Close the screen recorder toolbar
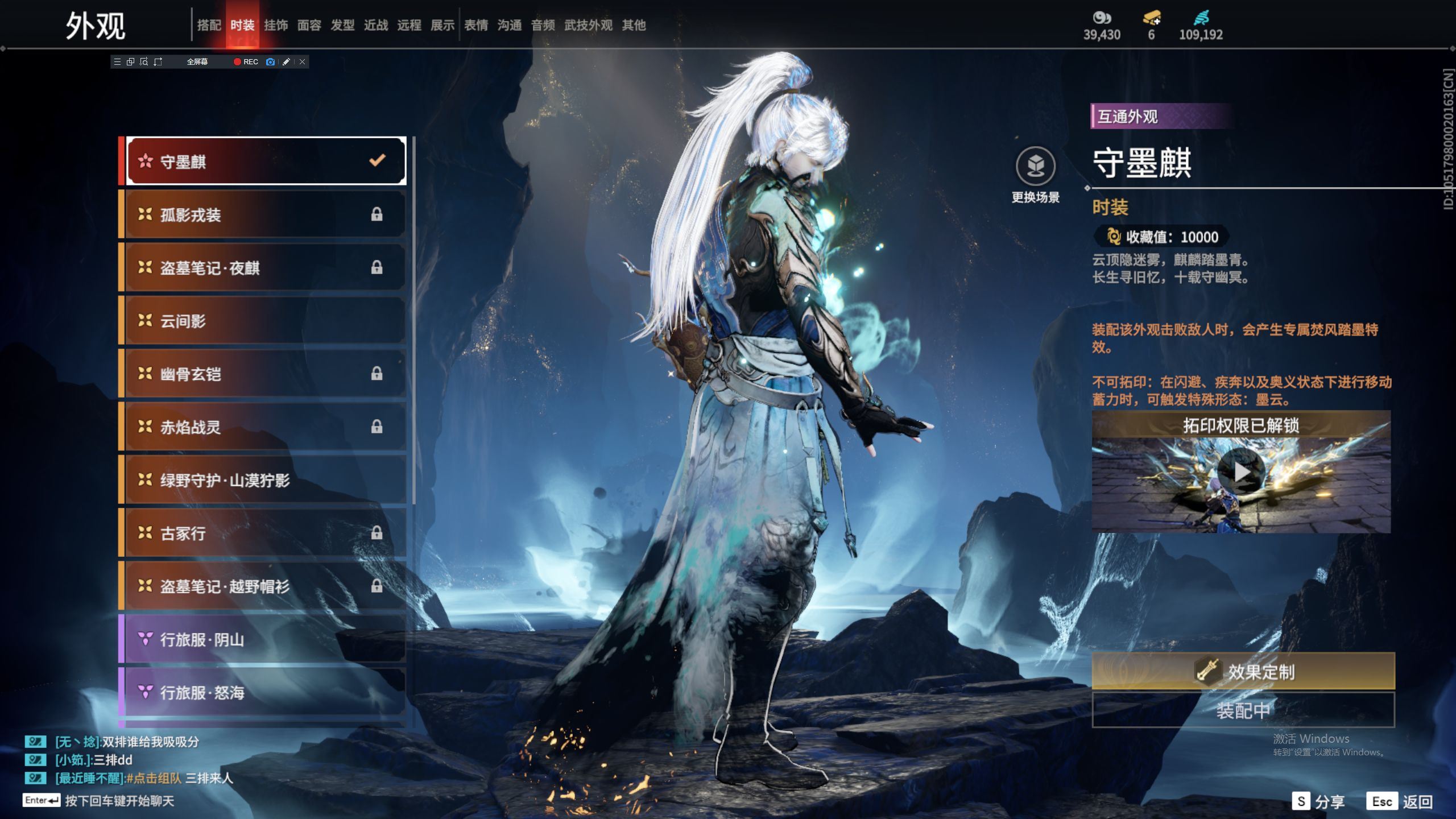The height and width of the screenshot is (819, 1456). (303, 62)
